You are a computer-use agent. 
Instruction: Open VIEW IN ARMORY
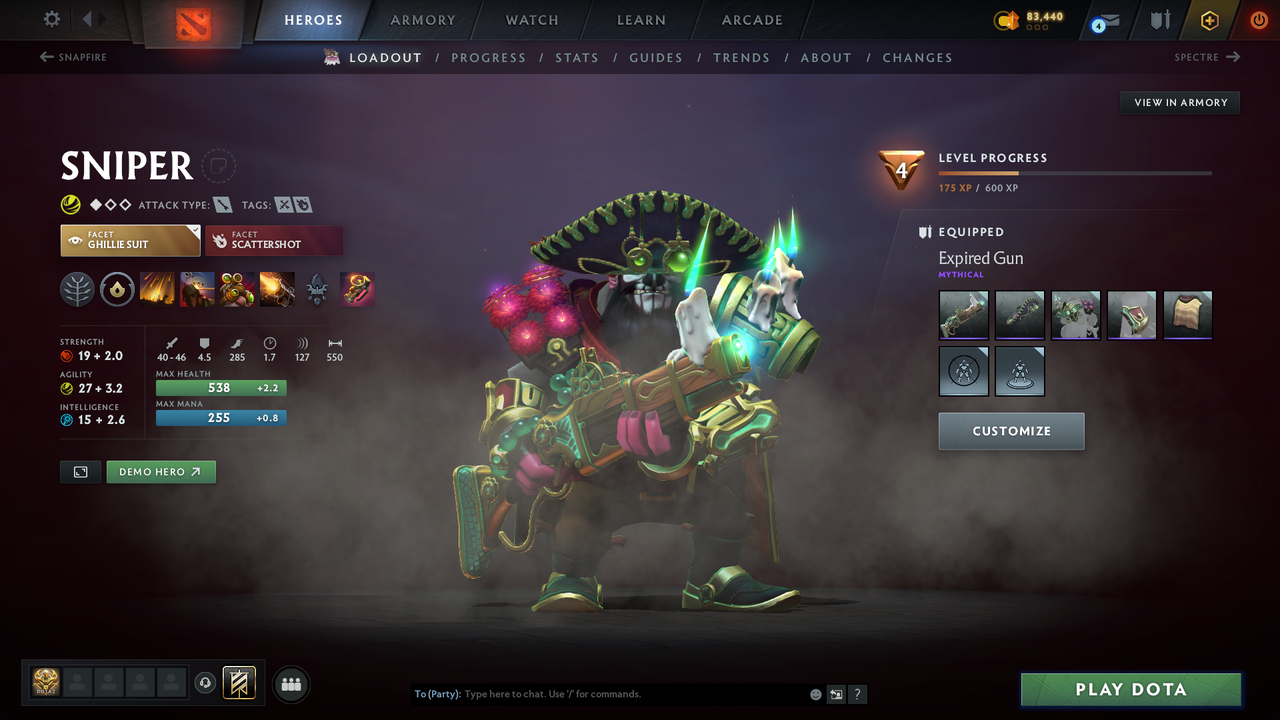(x=1179, y=102)
